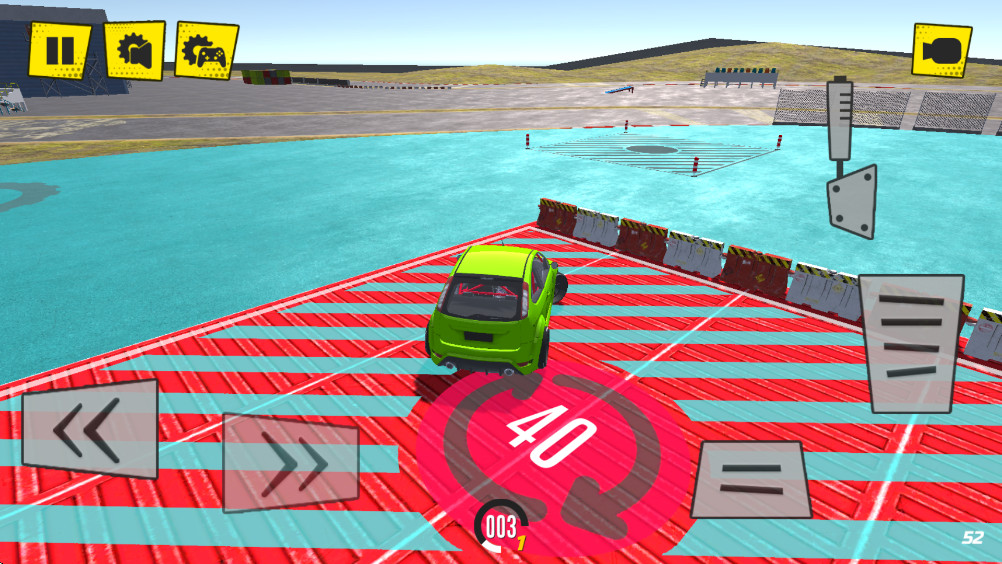The height and width of the screenshot is (564, 1002).
Task: Pause the game with the pause button
Action: 59,50
